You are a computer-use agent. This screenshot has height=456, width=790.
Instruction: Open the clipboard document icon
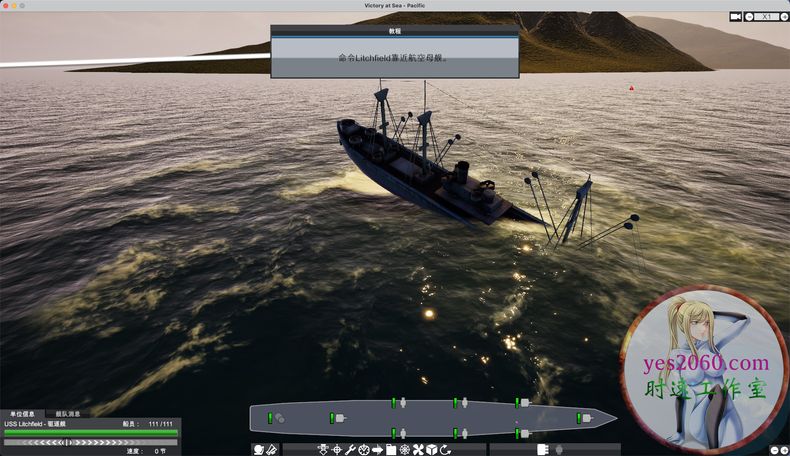[391, 449]
